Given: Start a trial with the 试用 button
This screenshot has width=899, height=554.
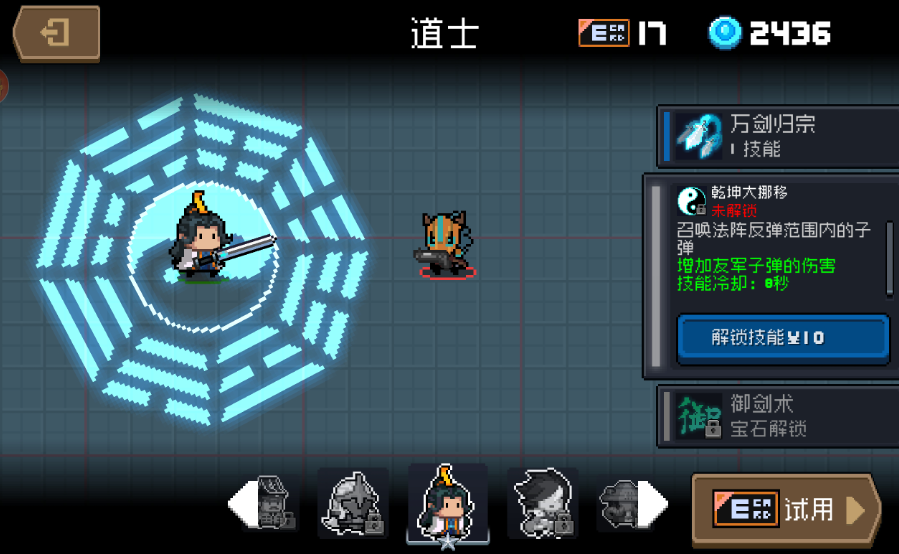Looking at the screenshot, I should pos(786,509).
